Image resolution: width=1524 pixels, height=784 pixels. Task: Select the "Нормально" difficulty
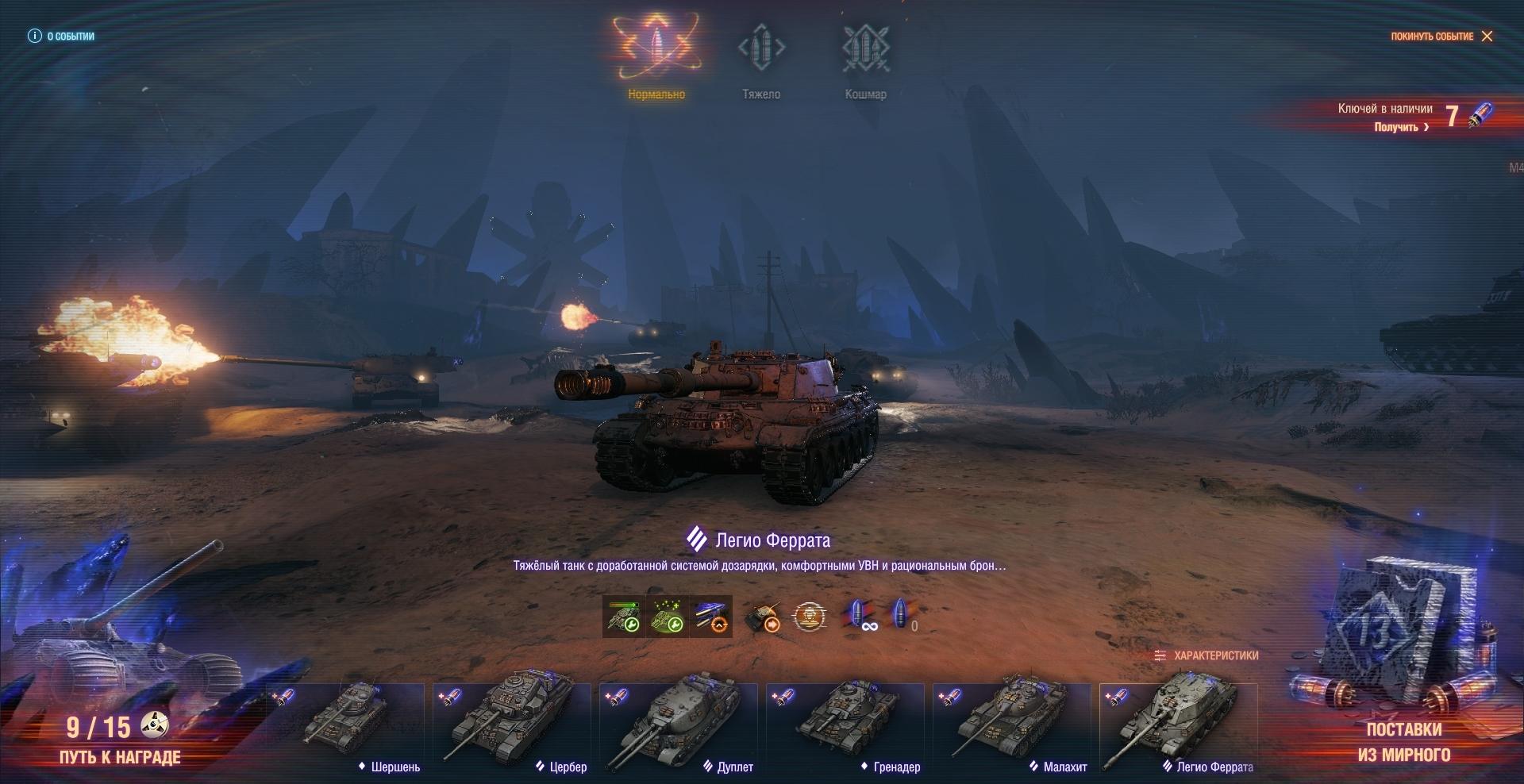point(656,57)
